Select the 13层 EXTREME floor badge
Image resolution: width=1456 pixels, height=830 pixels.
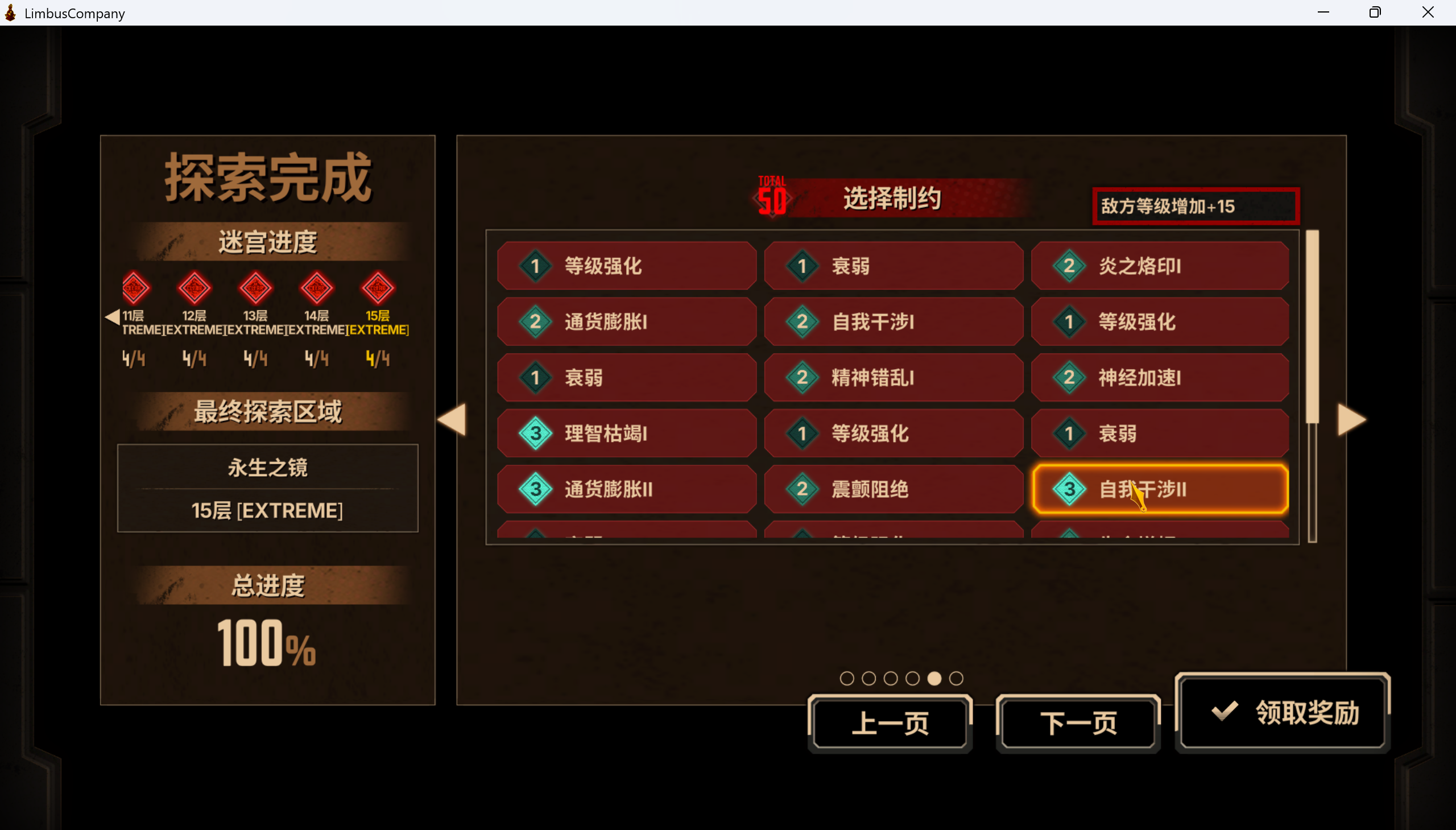[x=256, y=290]
